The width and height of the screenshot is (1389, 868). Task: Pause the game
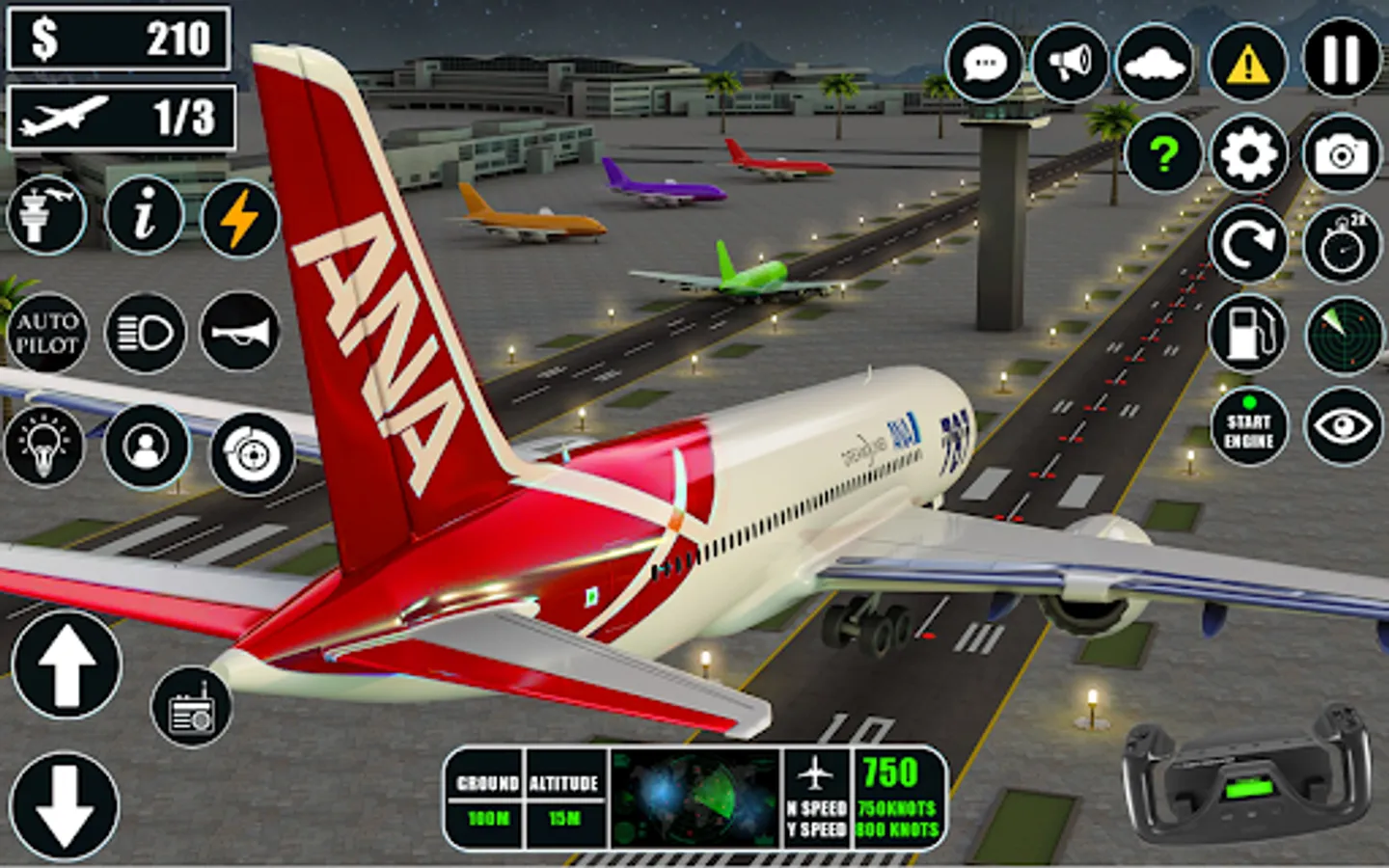pos(1342,61)
